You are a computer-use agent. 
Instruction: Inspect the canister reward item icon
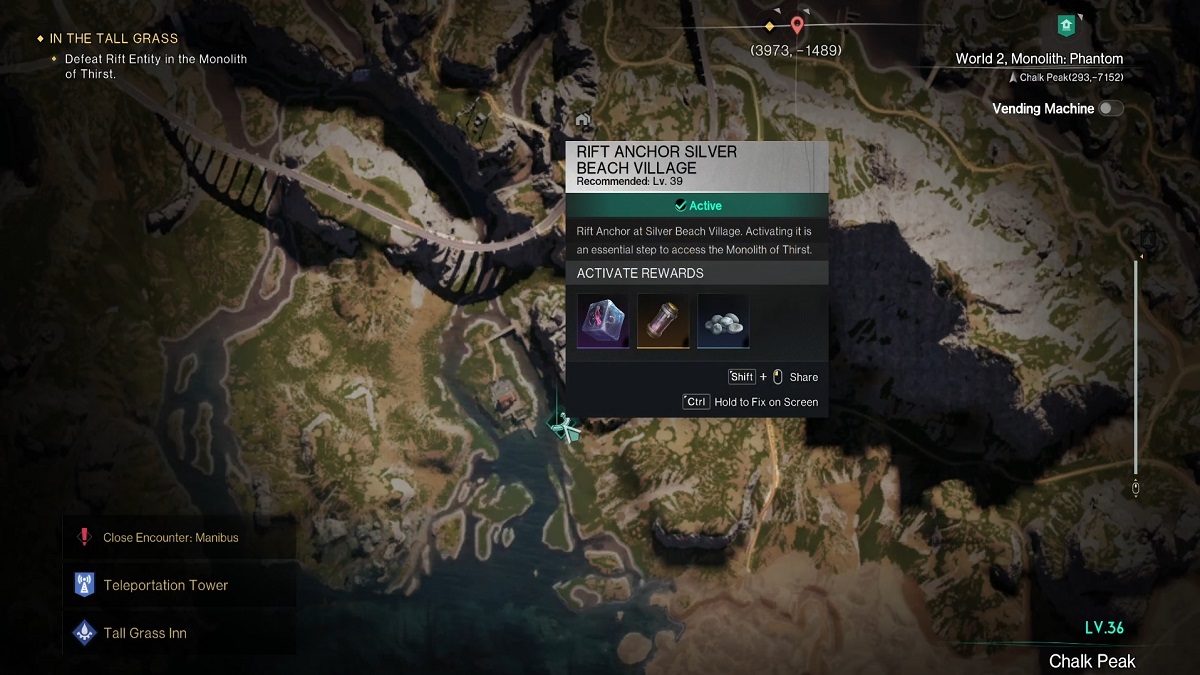(x=663, y=321)
